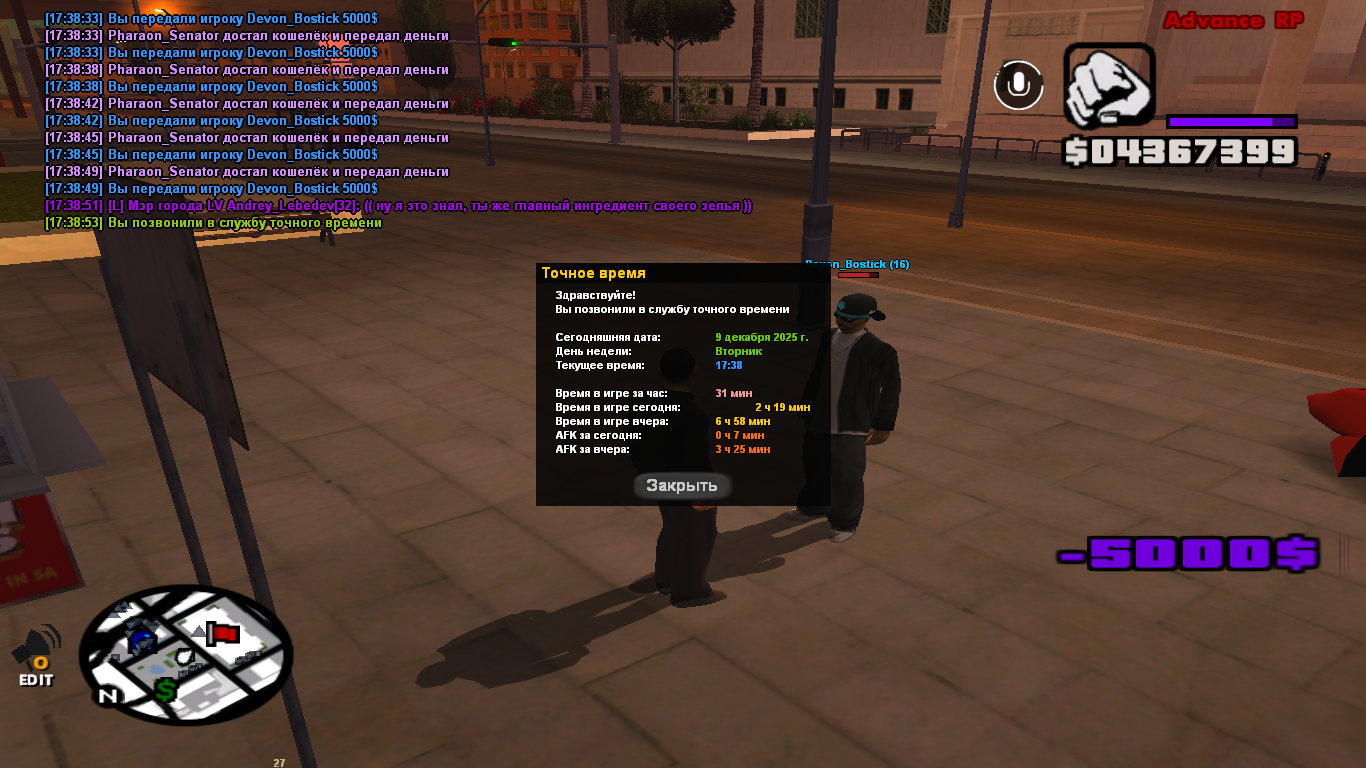Click the red flag marker on minimap
The image size is (1366, 768).
pos(223,634)
